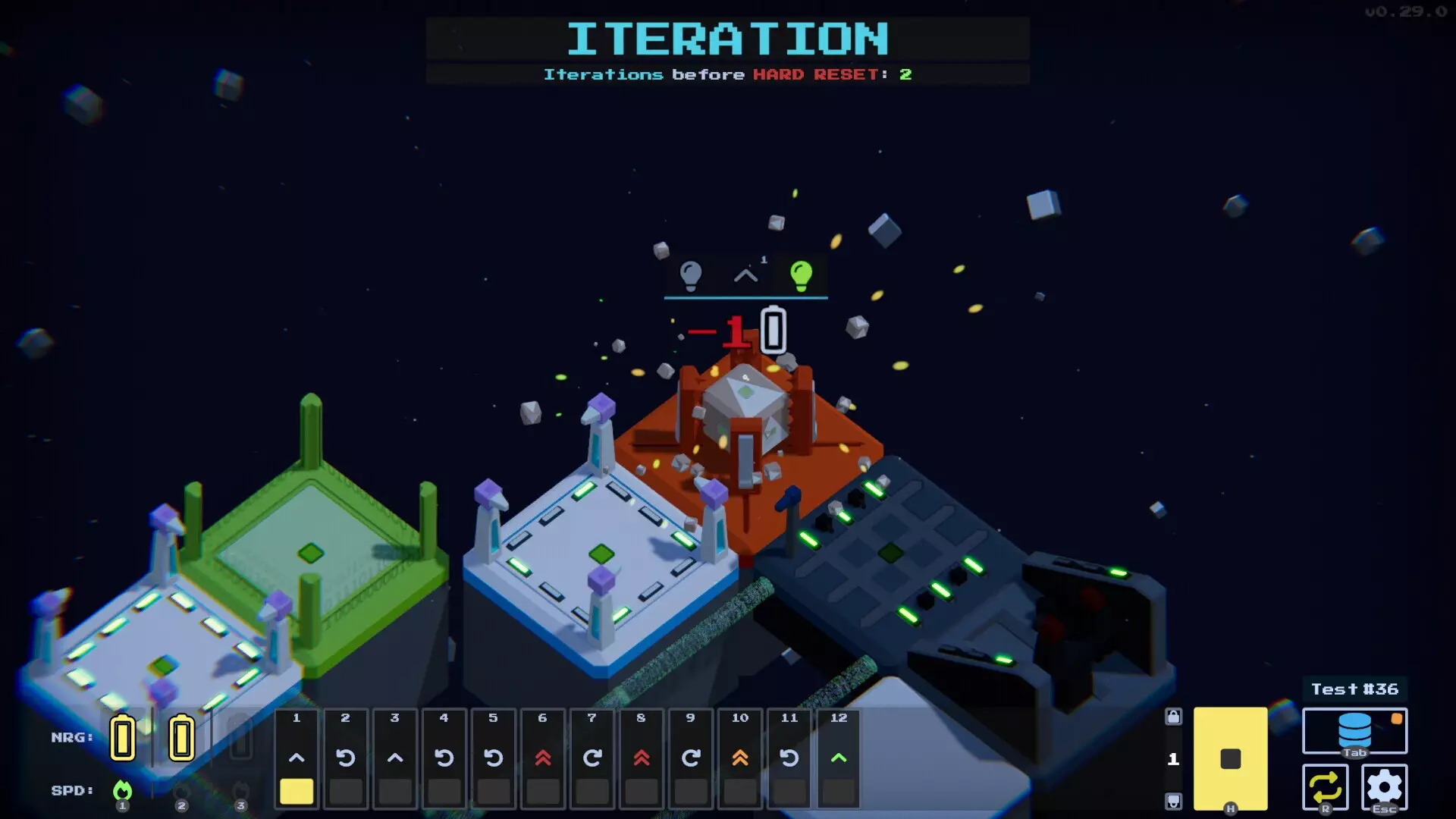The image size is (1456, 819).
Task: Select command slot 8 red double chevron
Action: [x=642, y=758]
